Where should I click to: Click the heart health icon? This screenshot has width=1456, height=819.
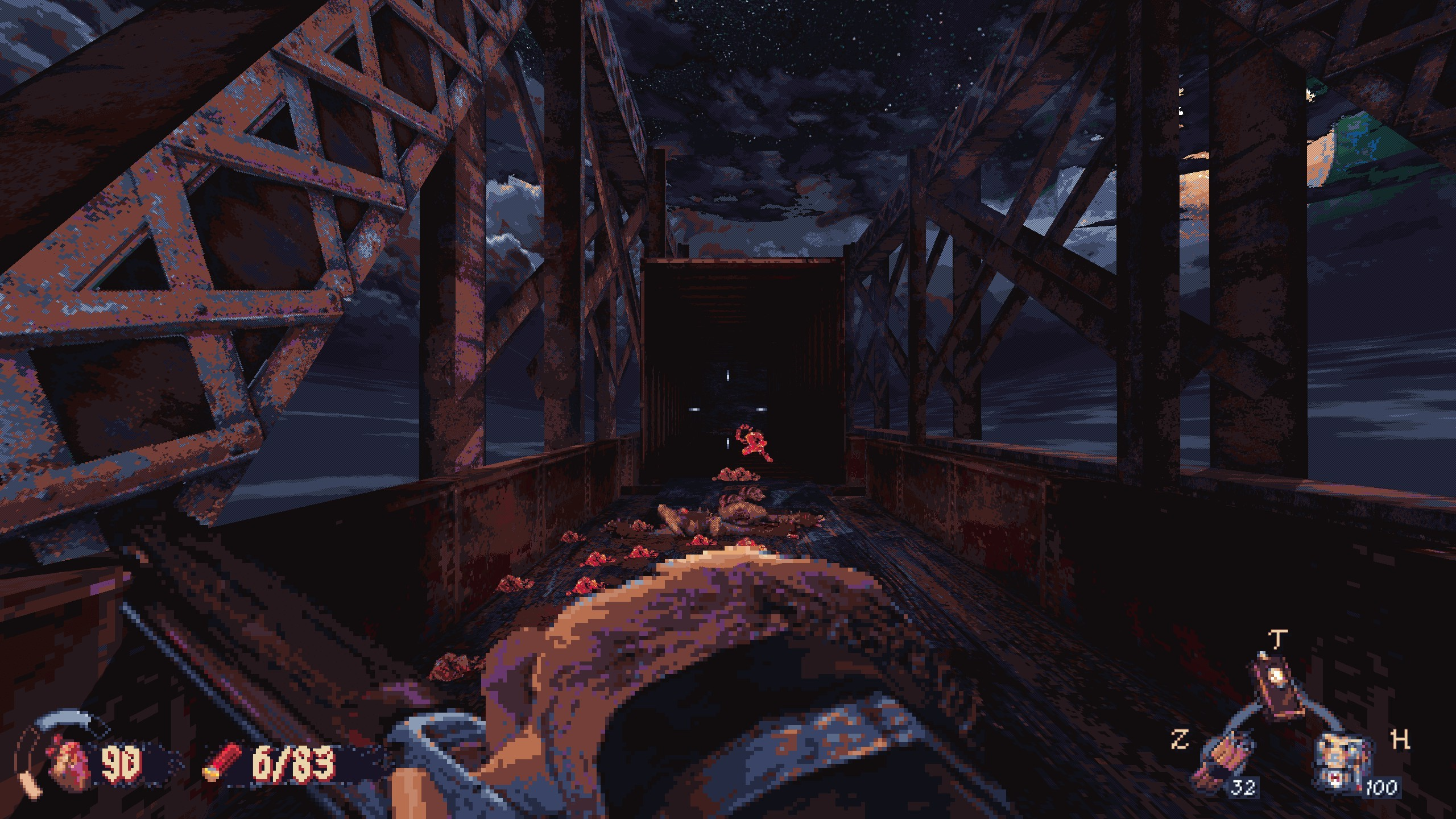click(x=68, y=762)
